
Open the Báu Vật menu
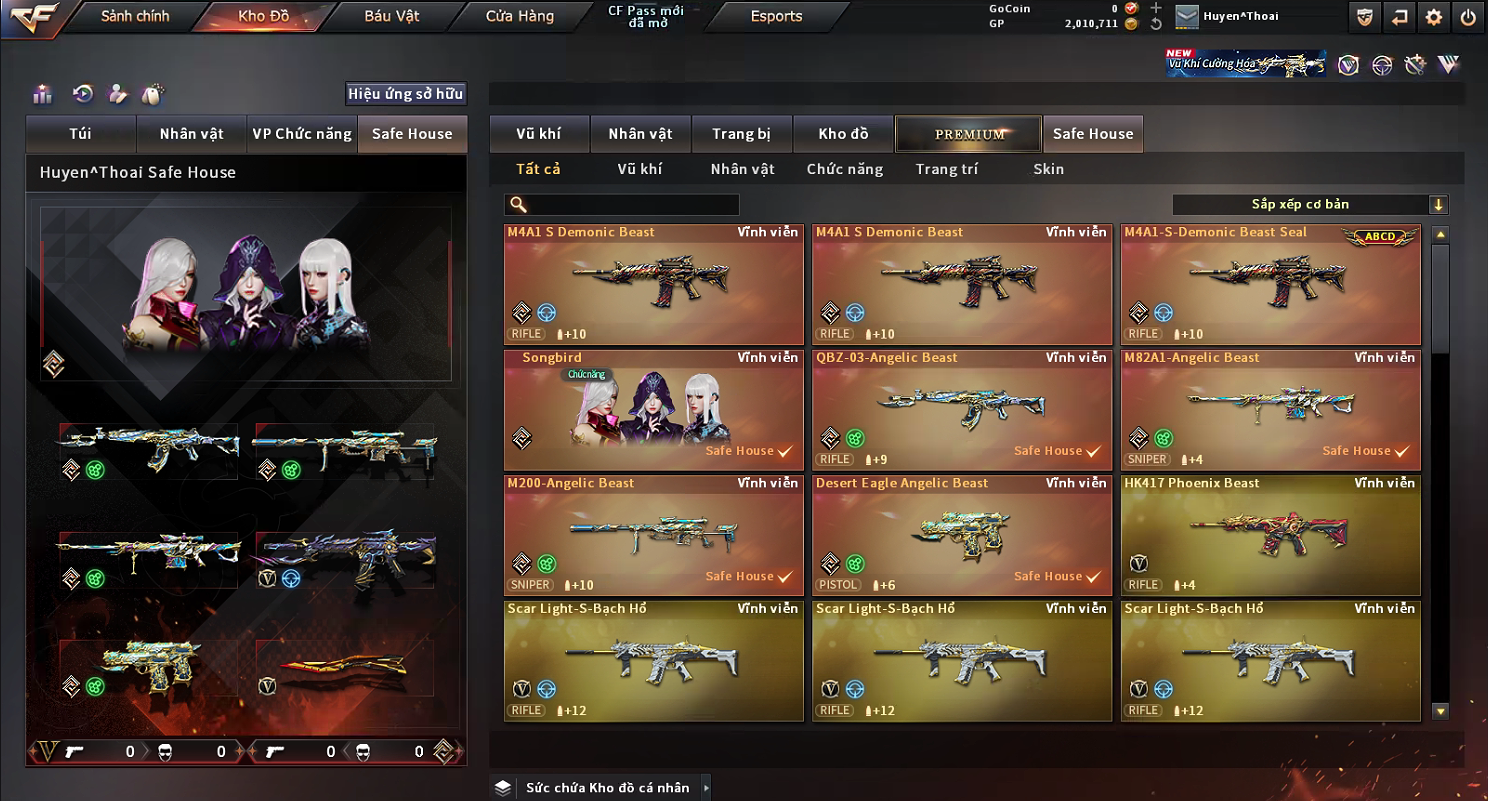point(392,16)
